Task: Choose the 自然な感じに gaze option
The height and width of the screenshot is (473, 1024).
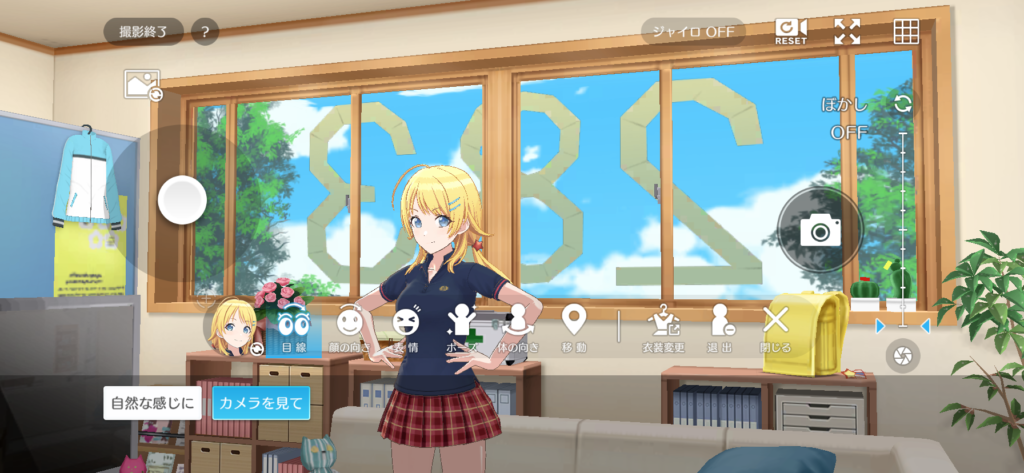Action: pyautogui.click(x=153, y=403)
